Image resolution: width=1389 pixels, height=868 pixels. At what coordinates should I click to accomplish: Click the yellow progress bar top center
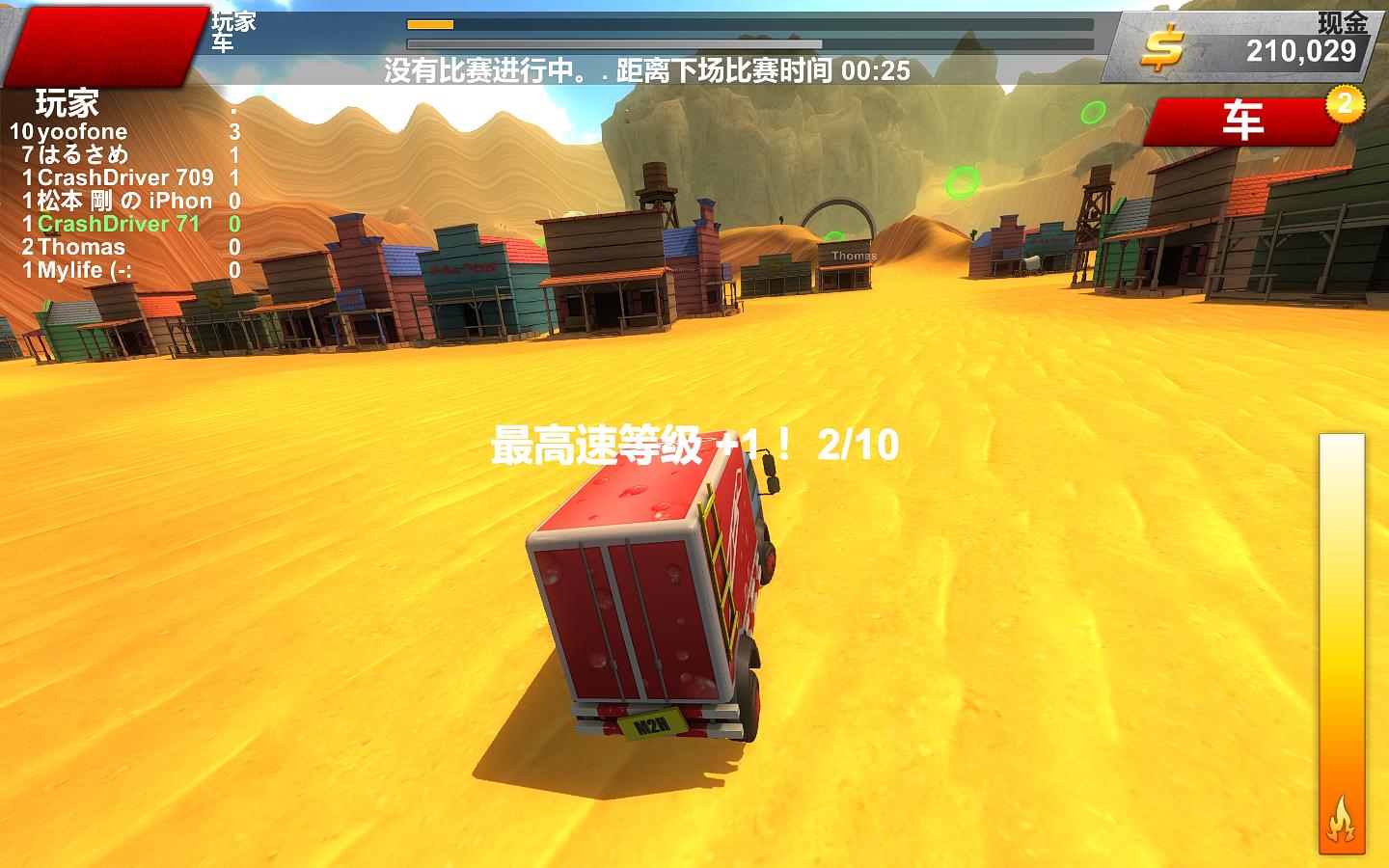(x=429, y=26)
